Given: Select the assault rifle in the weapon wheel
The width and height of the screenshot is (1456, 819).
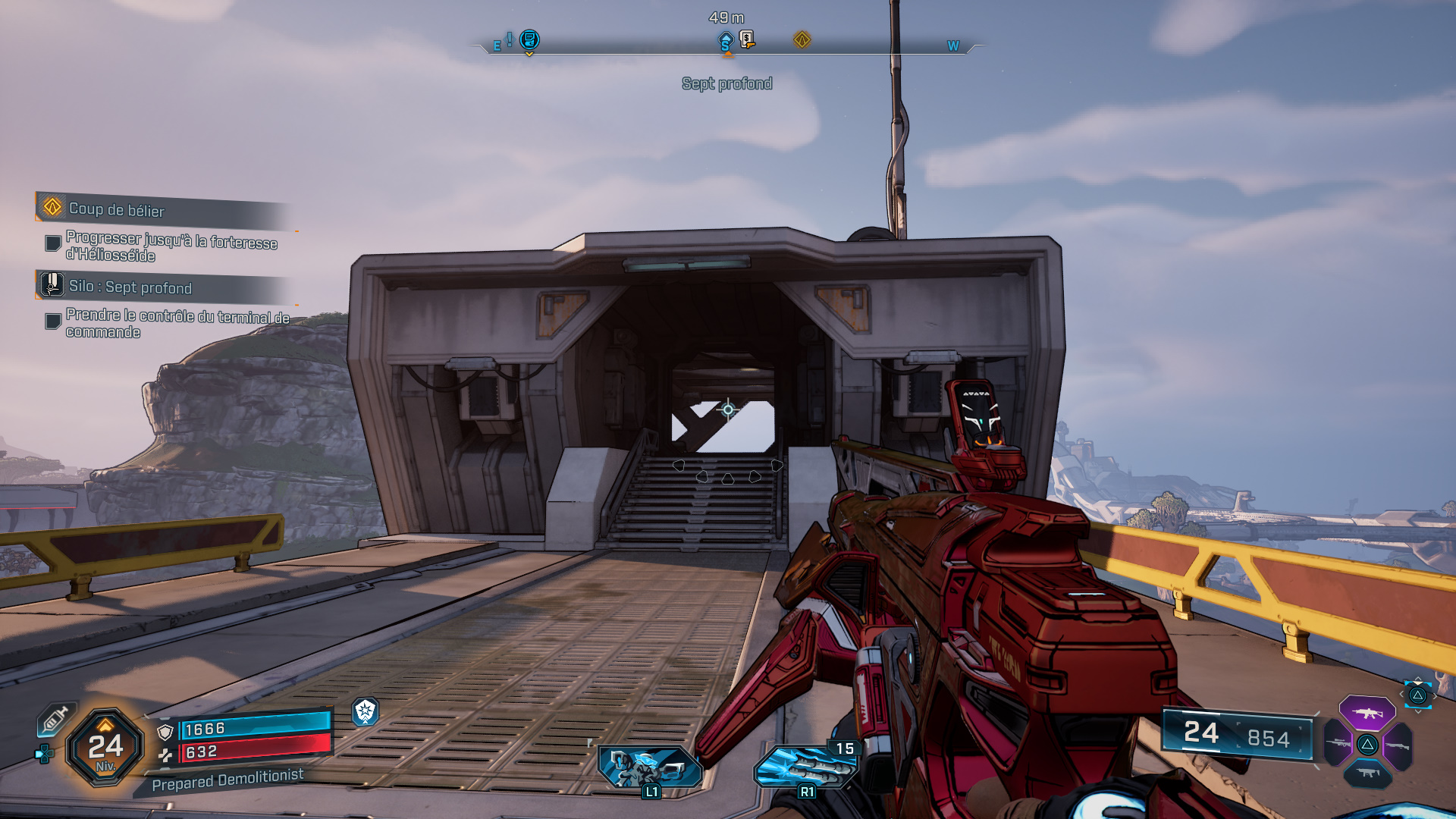Looking at the screenshot, I should 1368,714.
